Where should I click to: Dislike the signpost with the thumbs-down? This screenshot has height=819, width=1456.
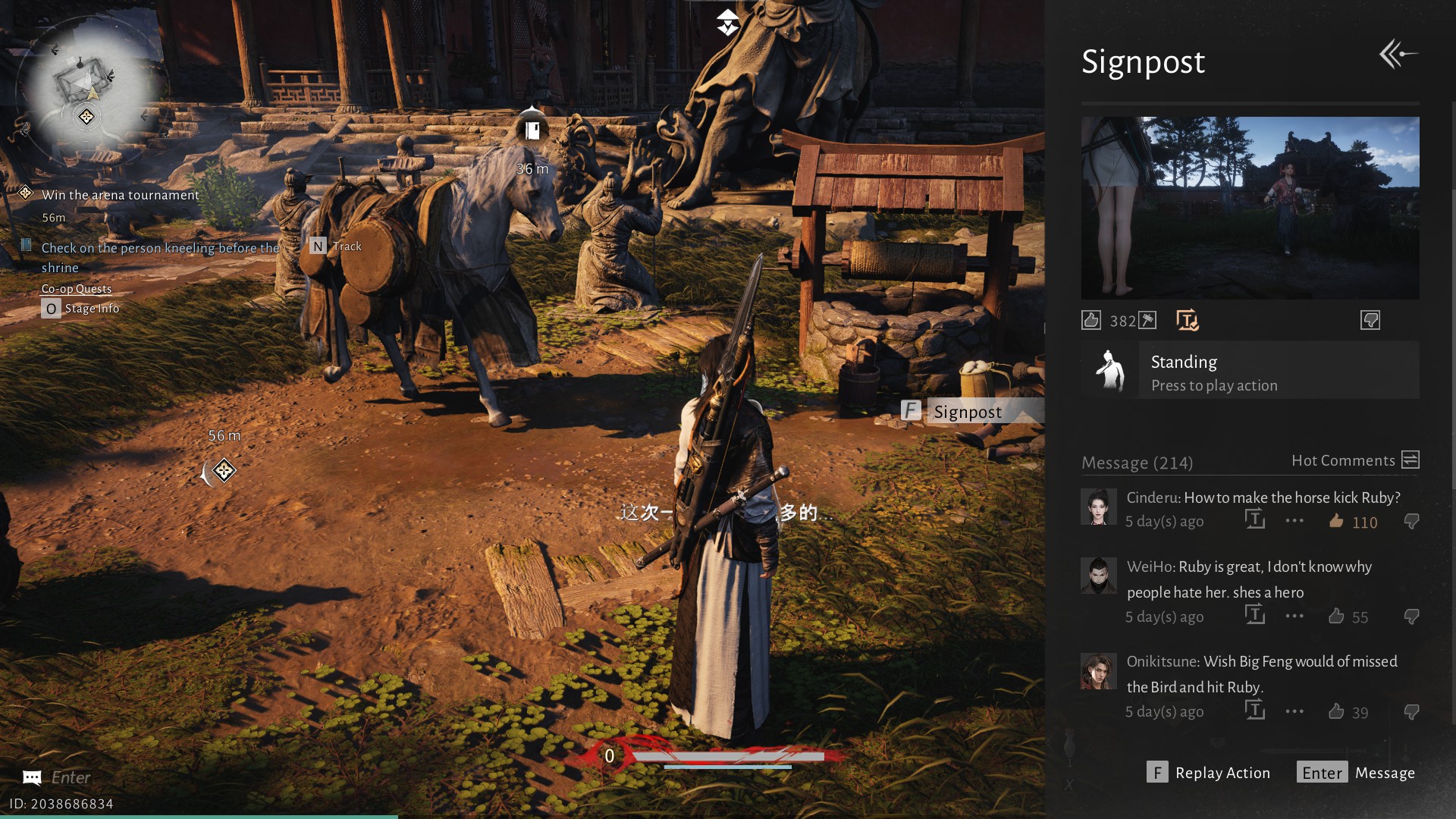click(1370, 320)
